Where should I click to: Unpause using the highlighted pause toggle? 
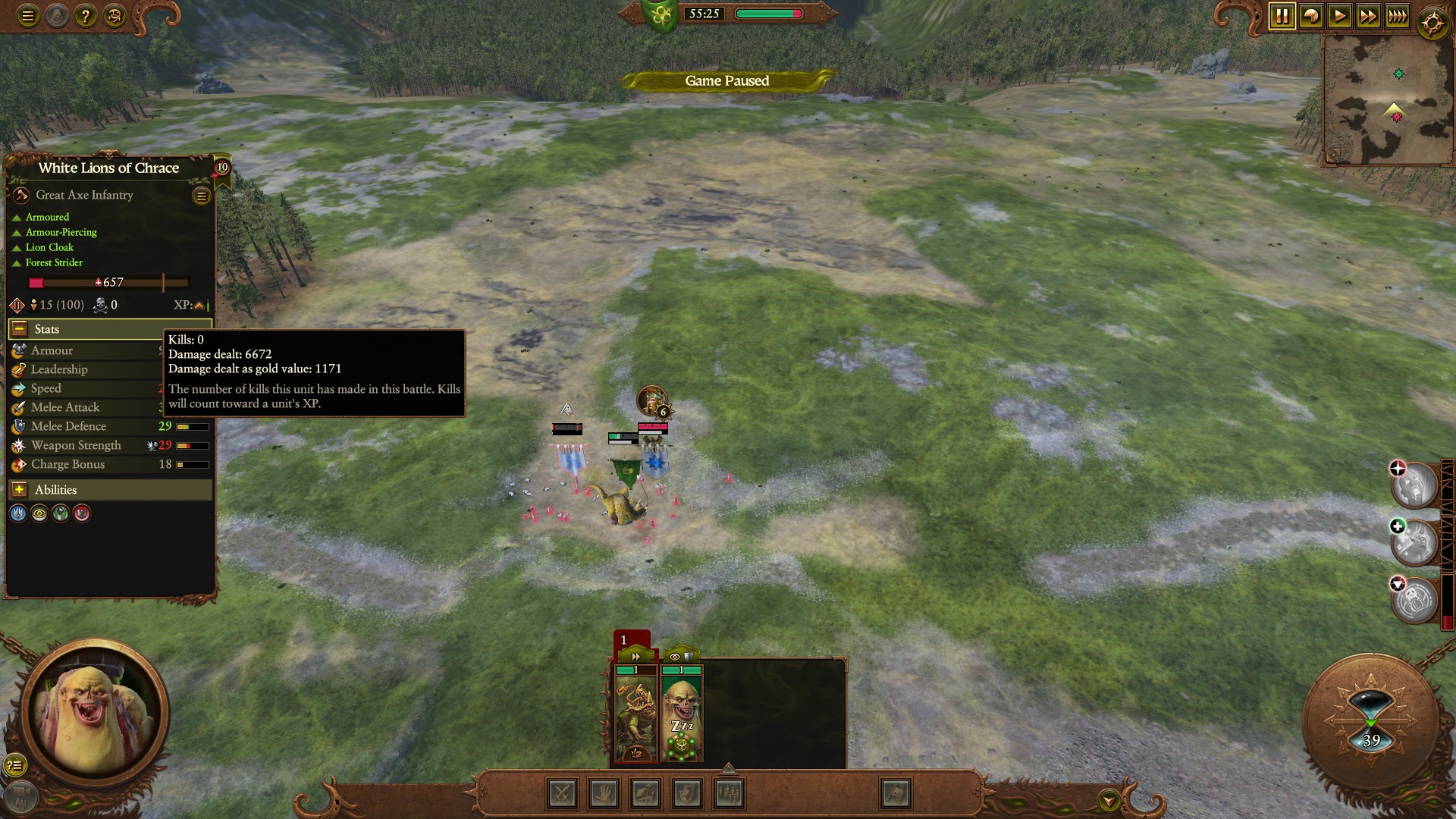[x=1283, y=14]
